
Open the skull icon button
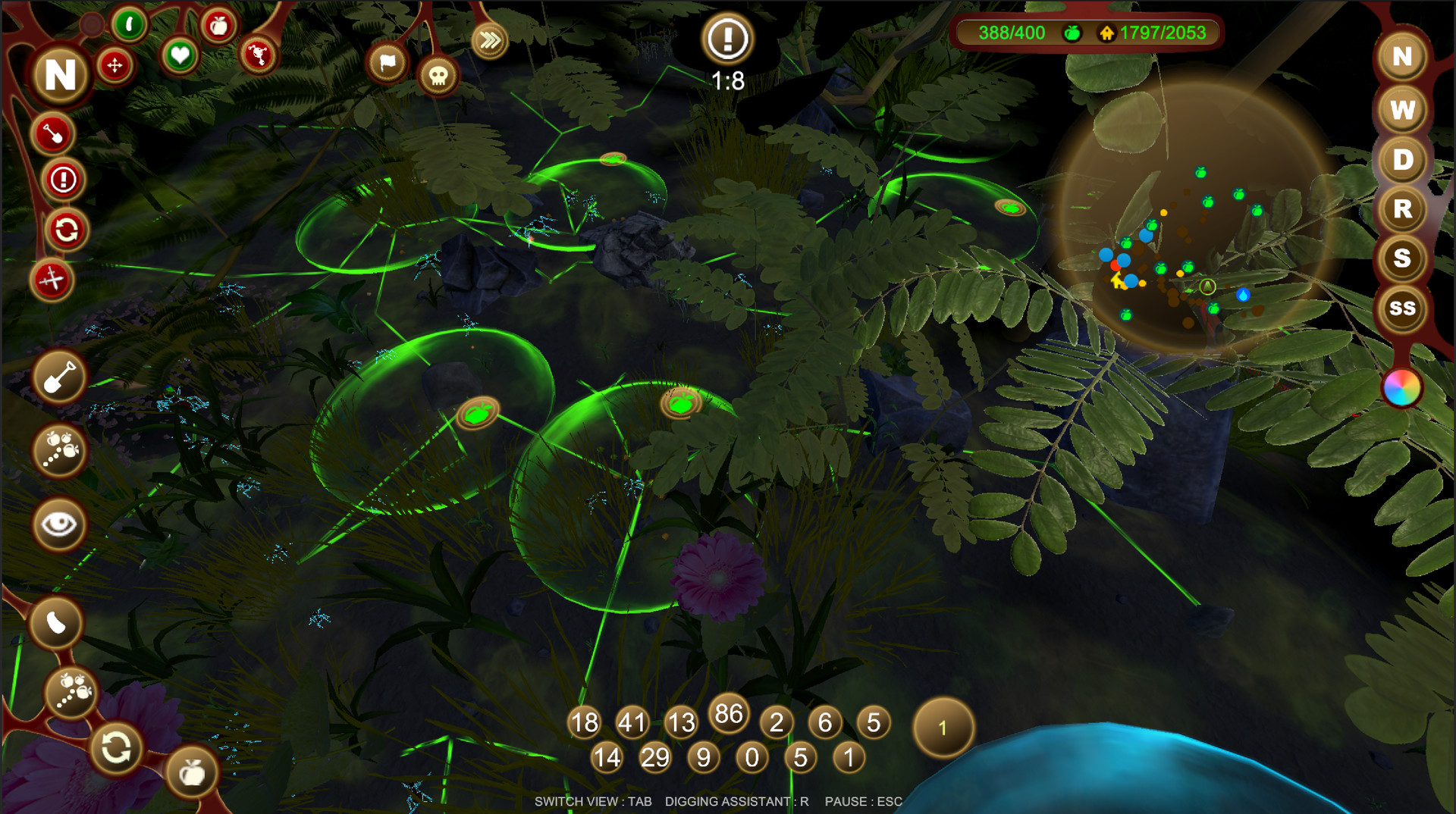pos(438,76)
